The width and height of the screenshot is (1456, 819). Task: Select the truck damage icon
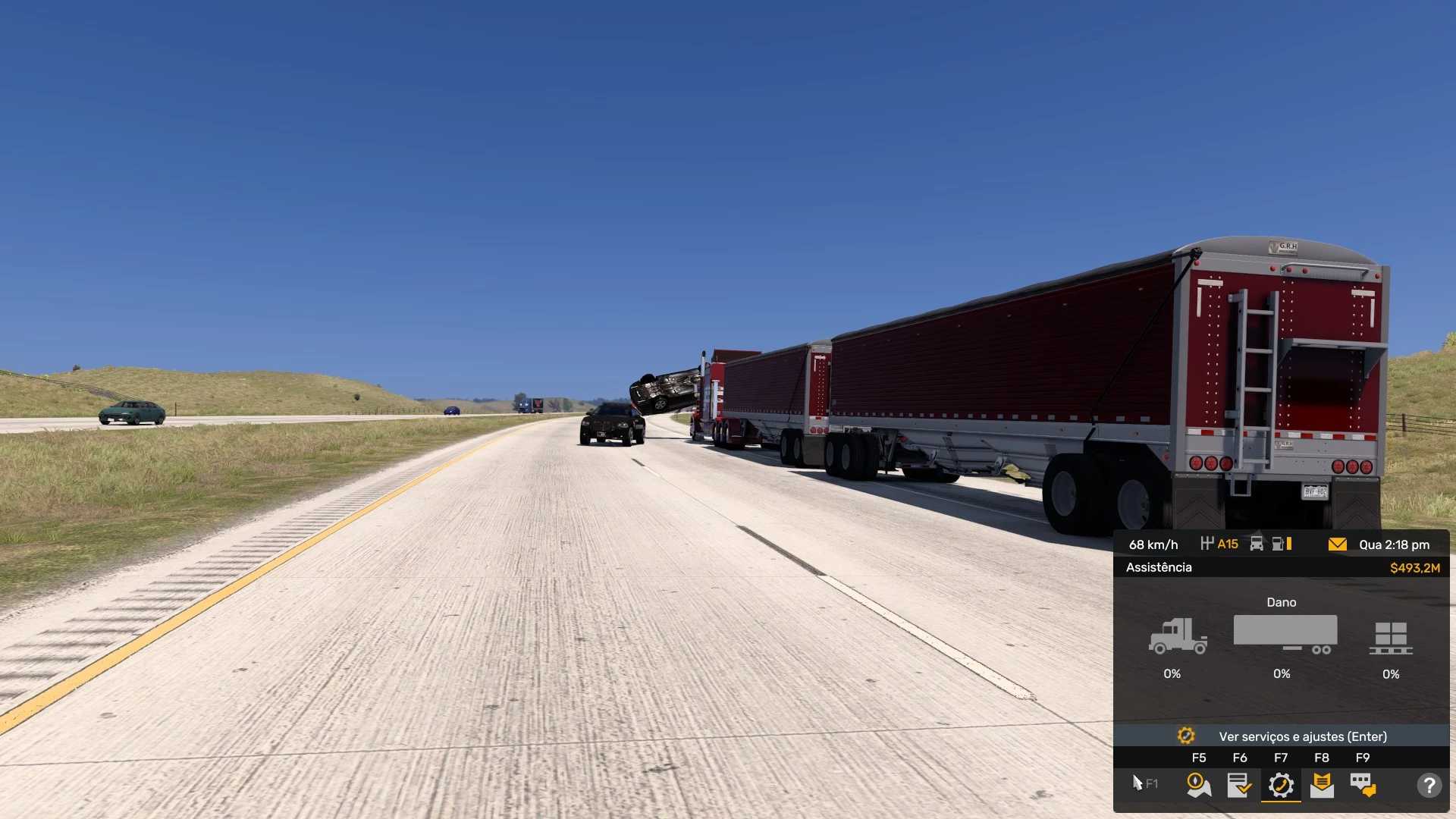[1177, 636]
